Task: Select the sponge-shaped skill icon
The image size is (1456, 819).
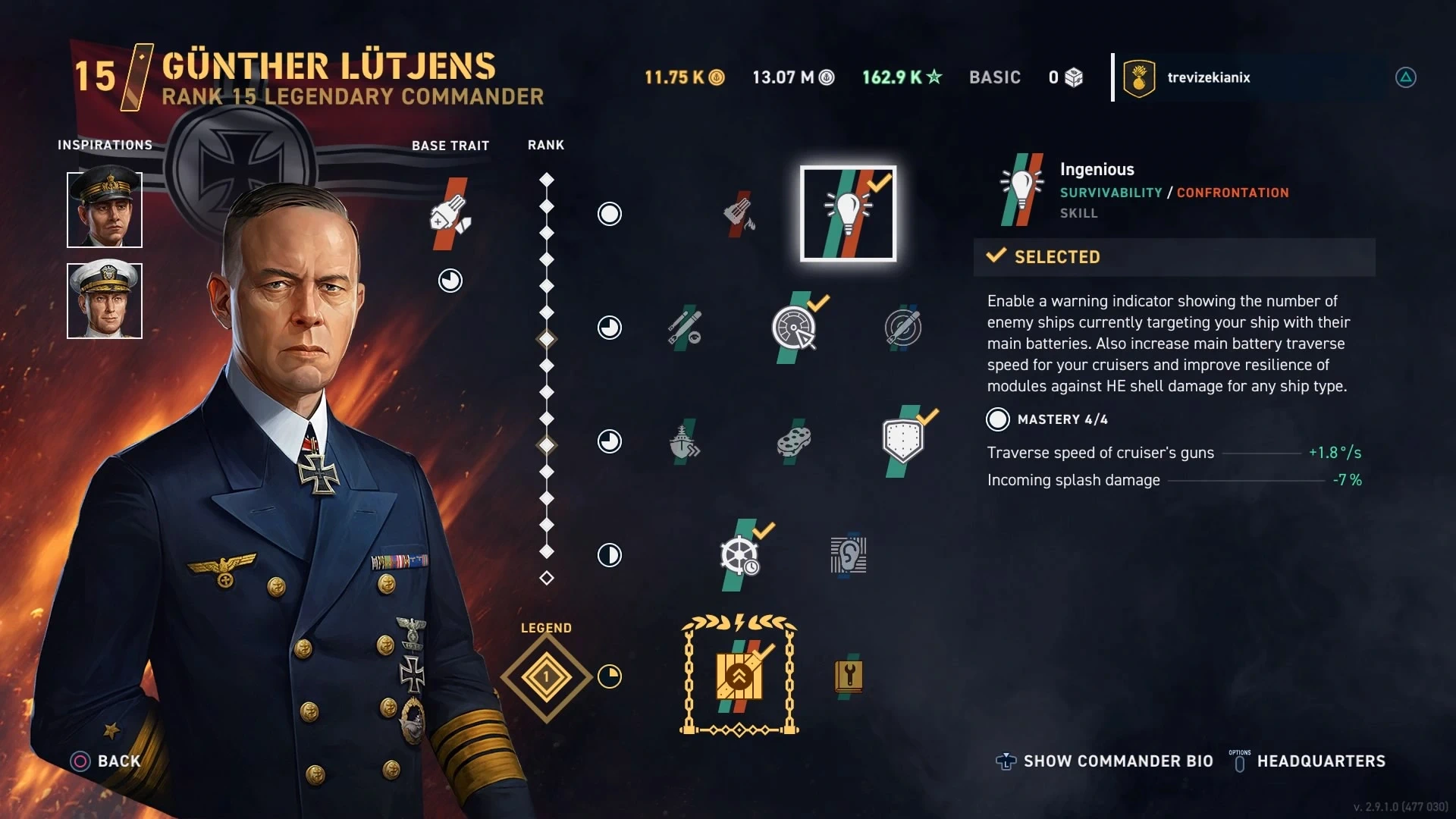Action: pos(794,441)
